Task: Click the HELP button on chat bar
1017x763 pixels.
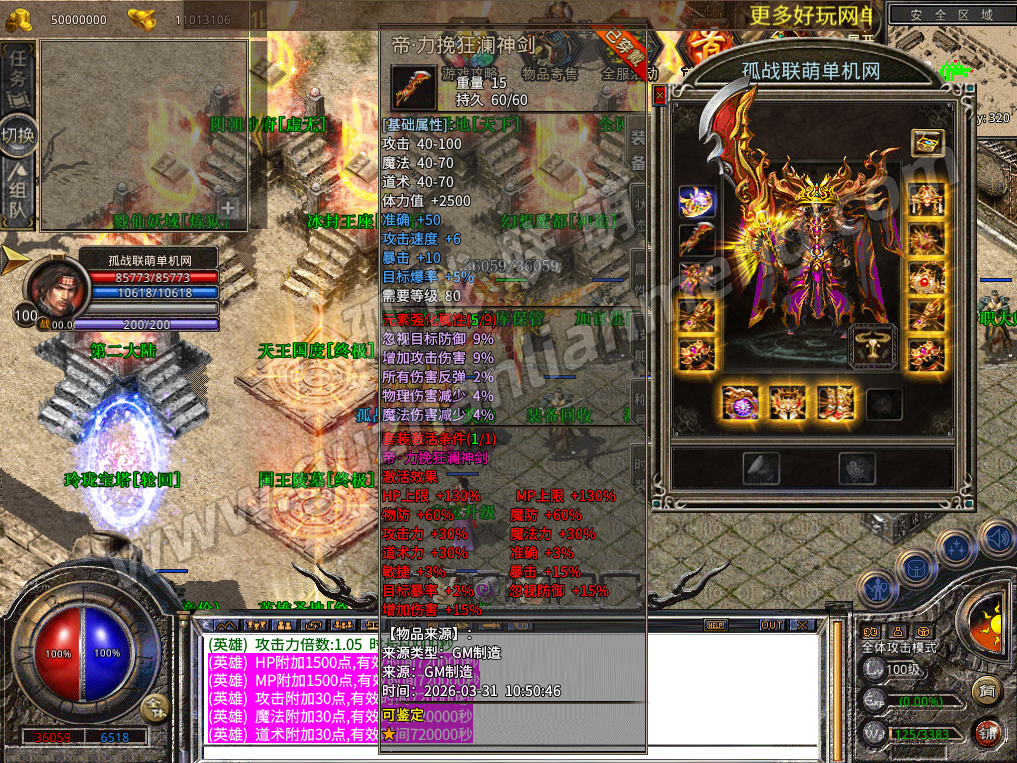Action: (715, 625)
